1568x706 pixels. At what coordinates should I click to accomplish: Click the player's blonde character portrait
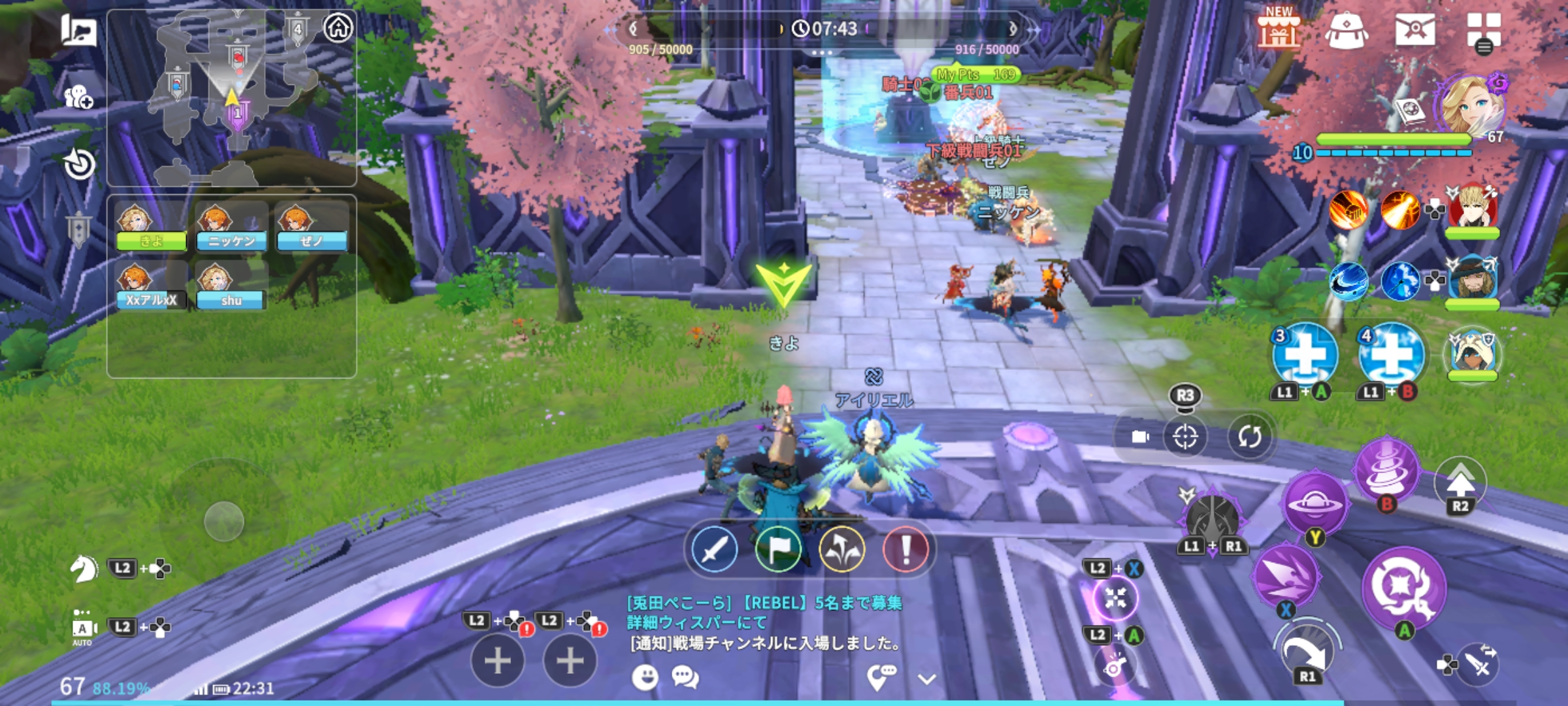click(x=1473, y=105)
